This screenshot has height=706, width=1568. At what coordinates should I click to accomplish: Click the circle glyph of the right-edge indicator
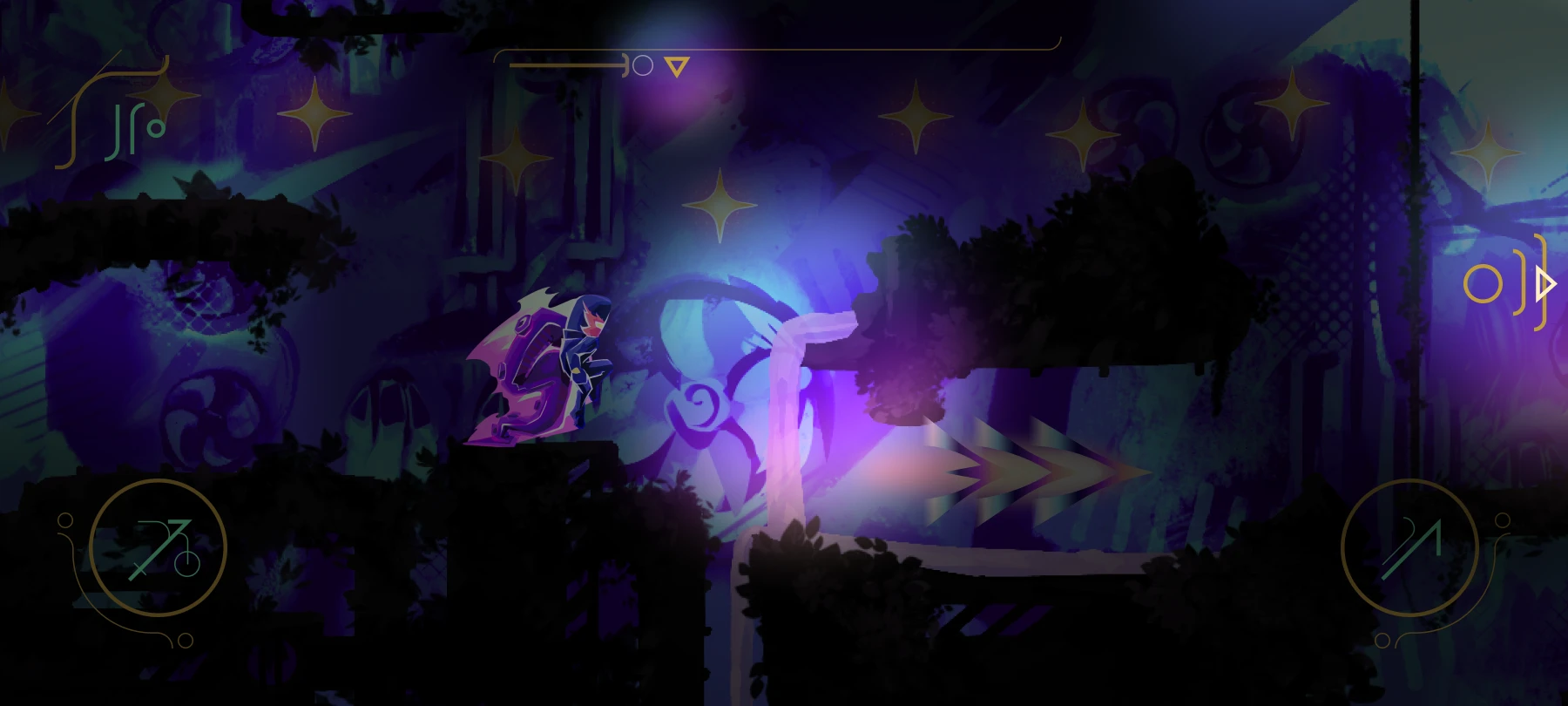pos(1484,283)
